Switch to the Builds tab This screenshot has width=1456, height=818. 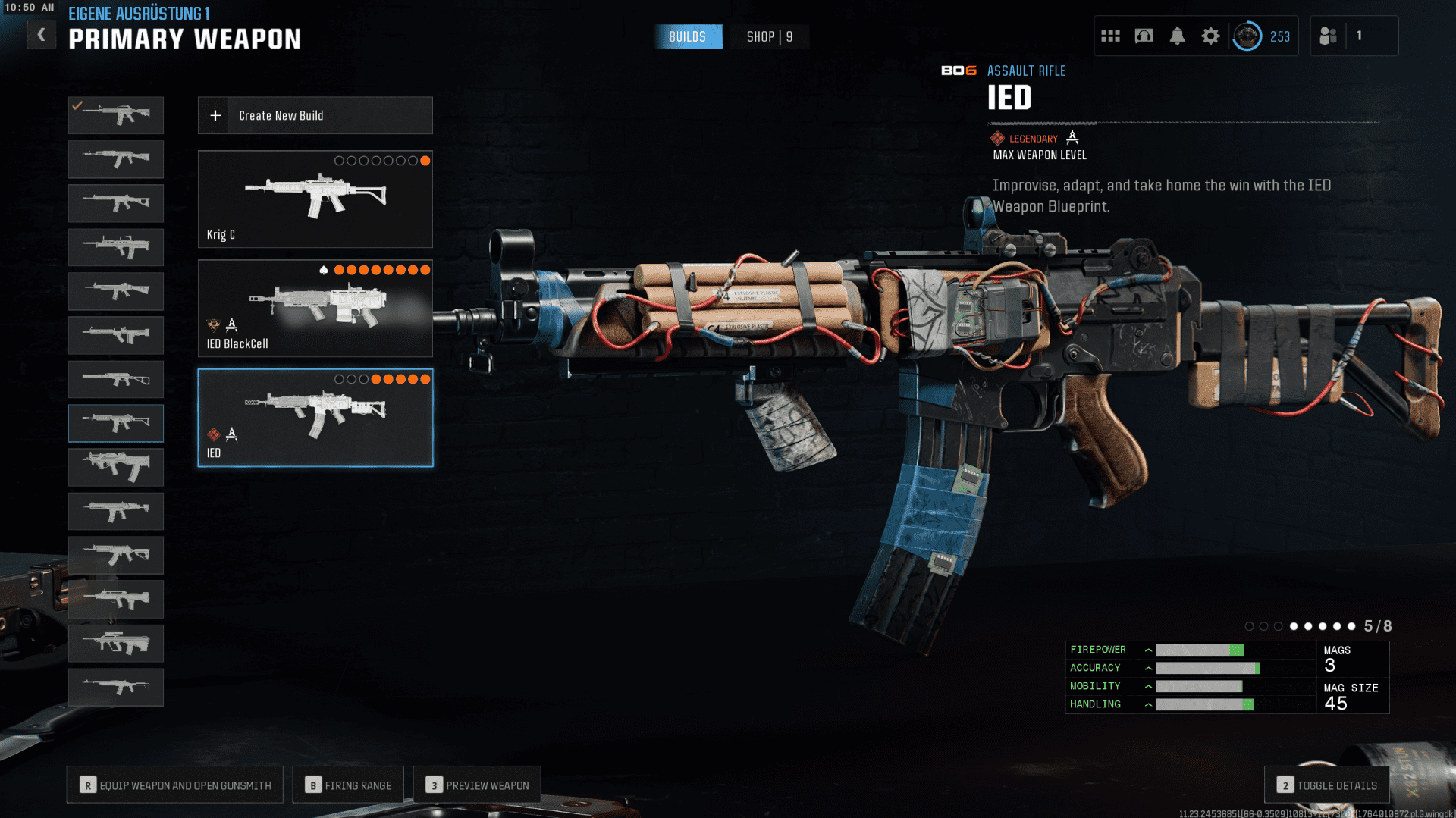(x=687, y=36)
